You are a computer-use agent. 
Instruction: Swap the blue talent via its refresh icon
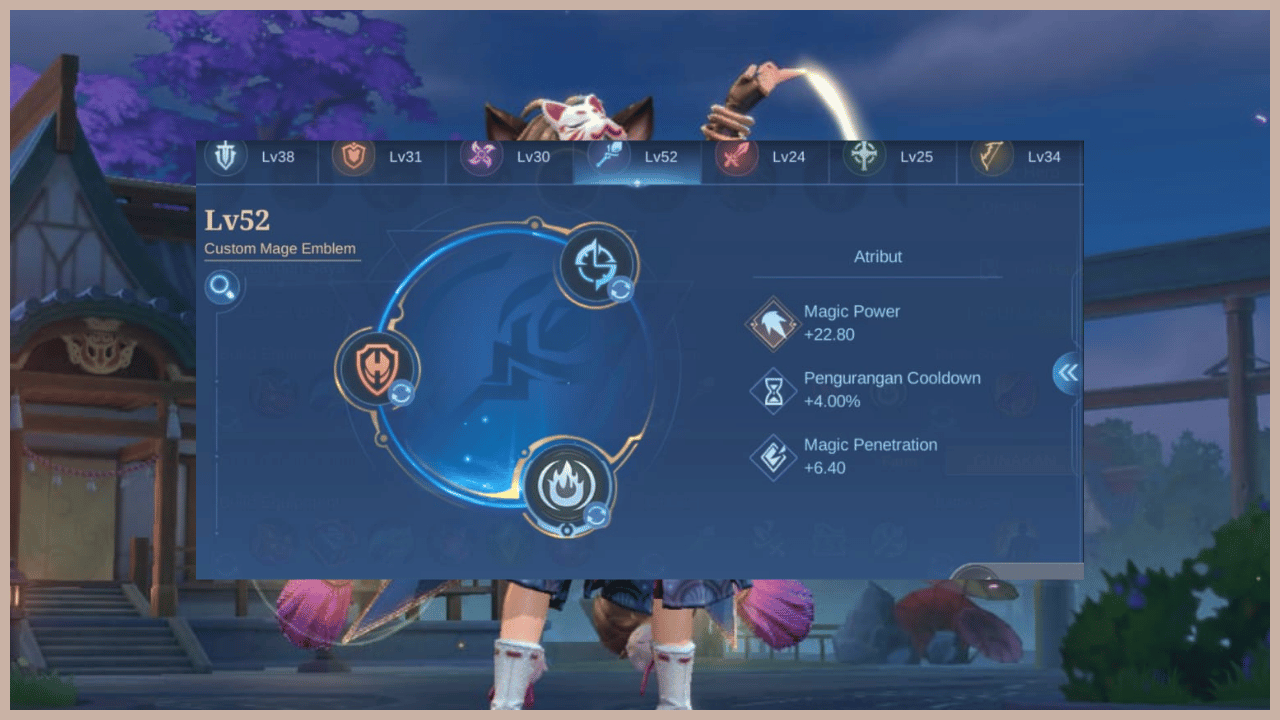click(x=620, y=291)
